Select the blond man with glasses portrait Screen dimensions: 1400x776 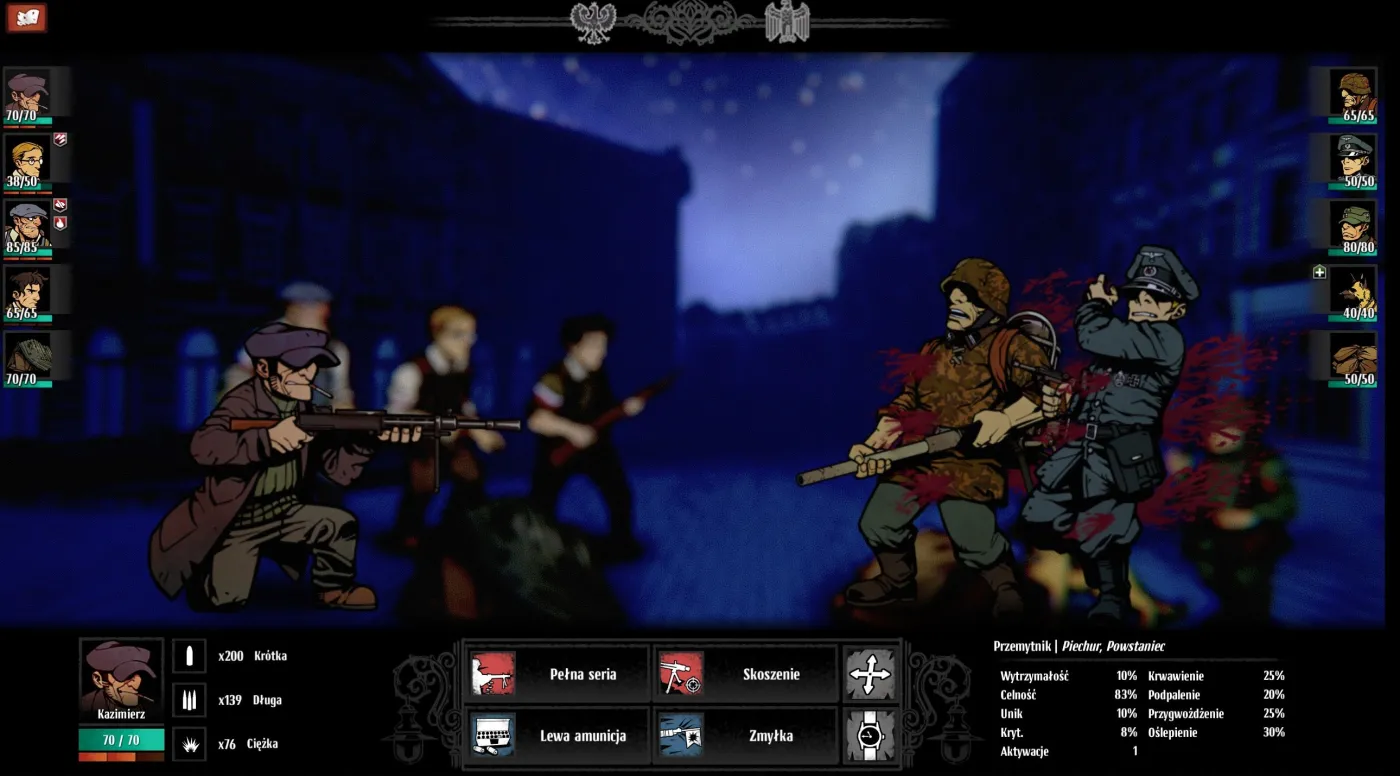pos(27,160)
